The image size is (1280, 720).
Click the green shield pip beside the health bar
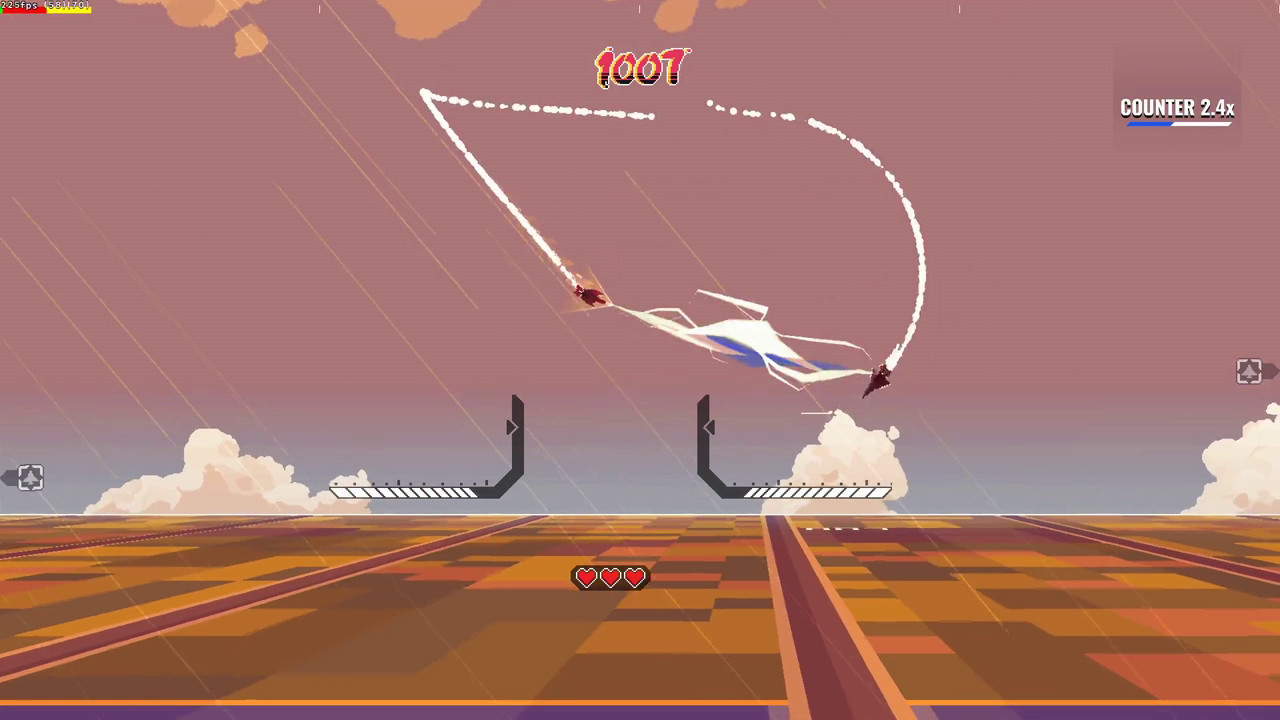2,10
